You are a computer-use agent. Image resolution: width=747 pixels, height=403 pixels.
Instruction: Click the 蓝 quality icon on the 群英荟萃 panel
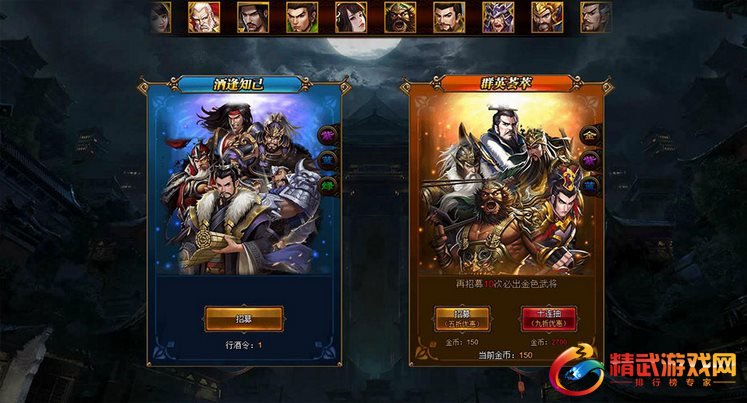pos(589,185)
